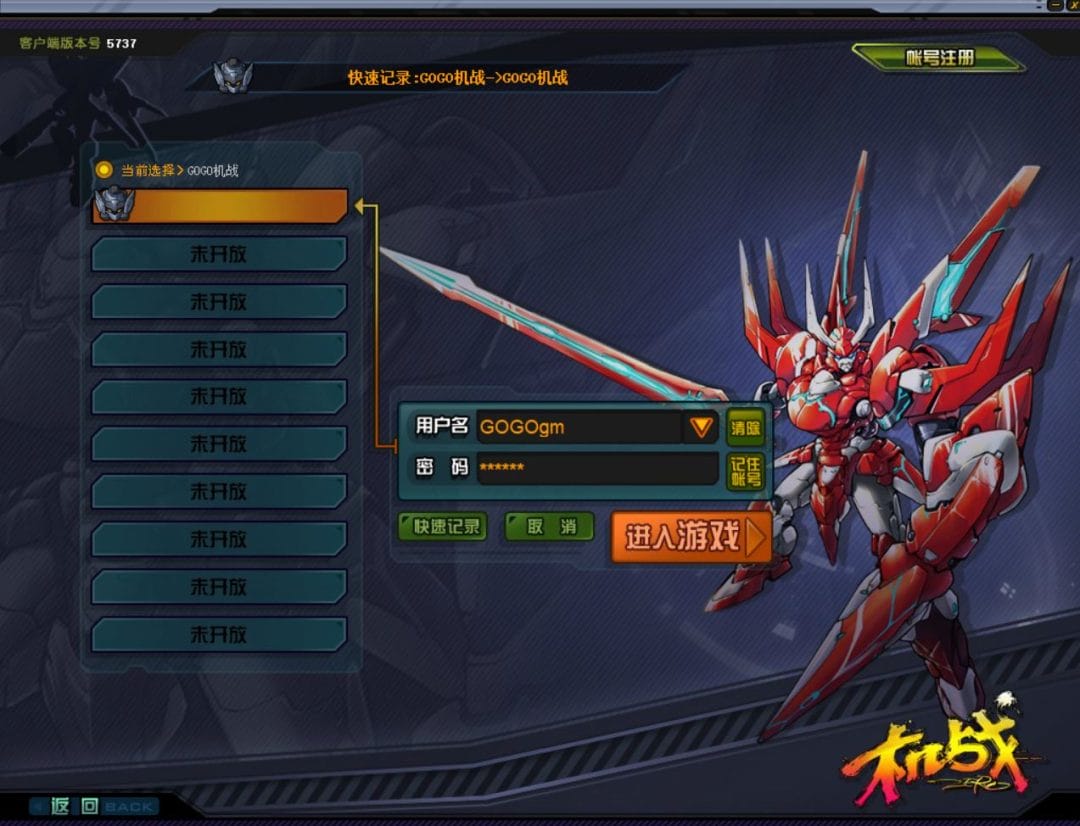
Task: Cancel login with the 取消 button
Action: point(550,527)
